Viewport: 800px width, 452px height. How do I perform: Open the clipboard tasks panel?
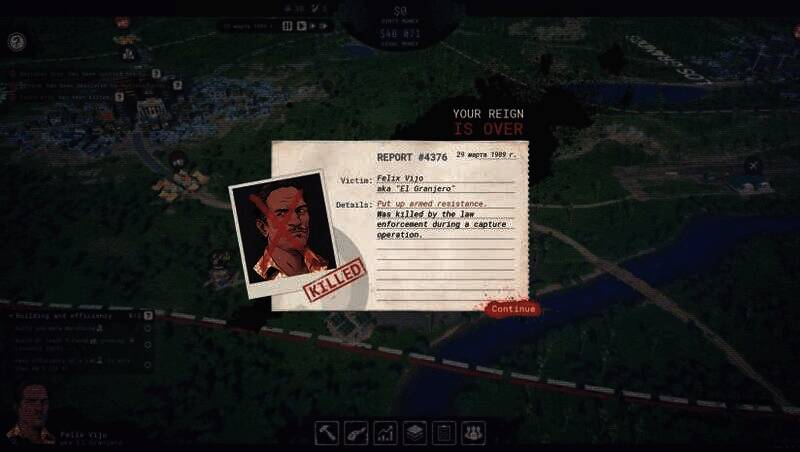[444, 432]
